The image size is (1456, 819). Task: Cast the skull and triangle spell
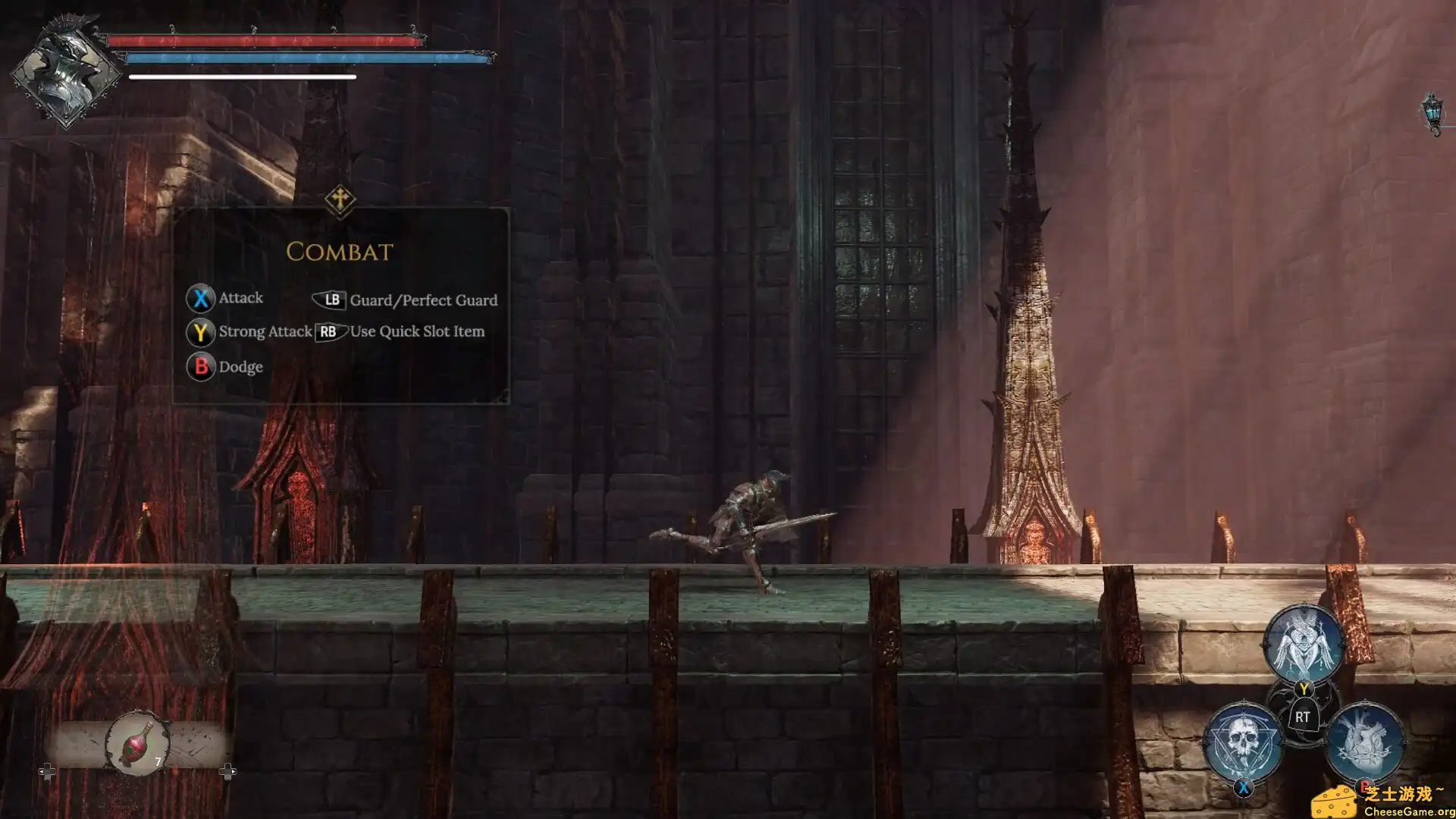pyautogui.click(x=1243, y=741)
